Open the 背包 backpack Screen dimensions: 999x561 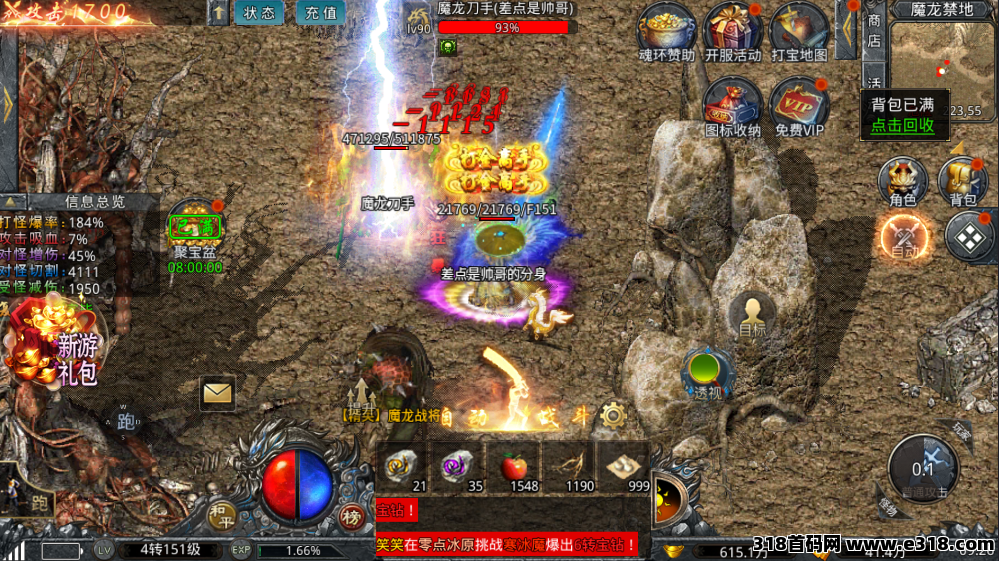[962, 183]
